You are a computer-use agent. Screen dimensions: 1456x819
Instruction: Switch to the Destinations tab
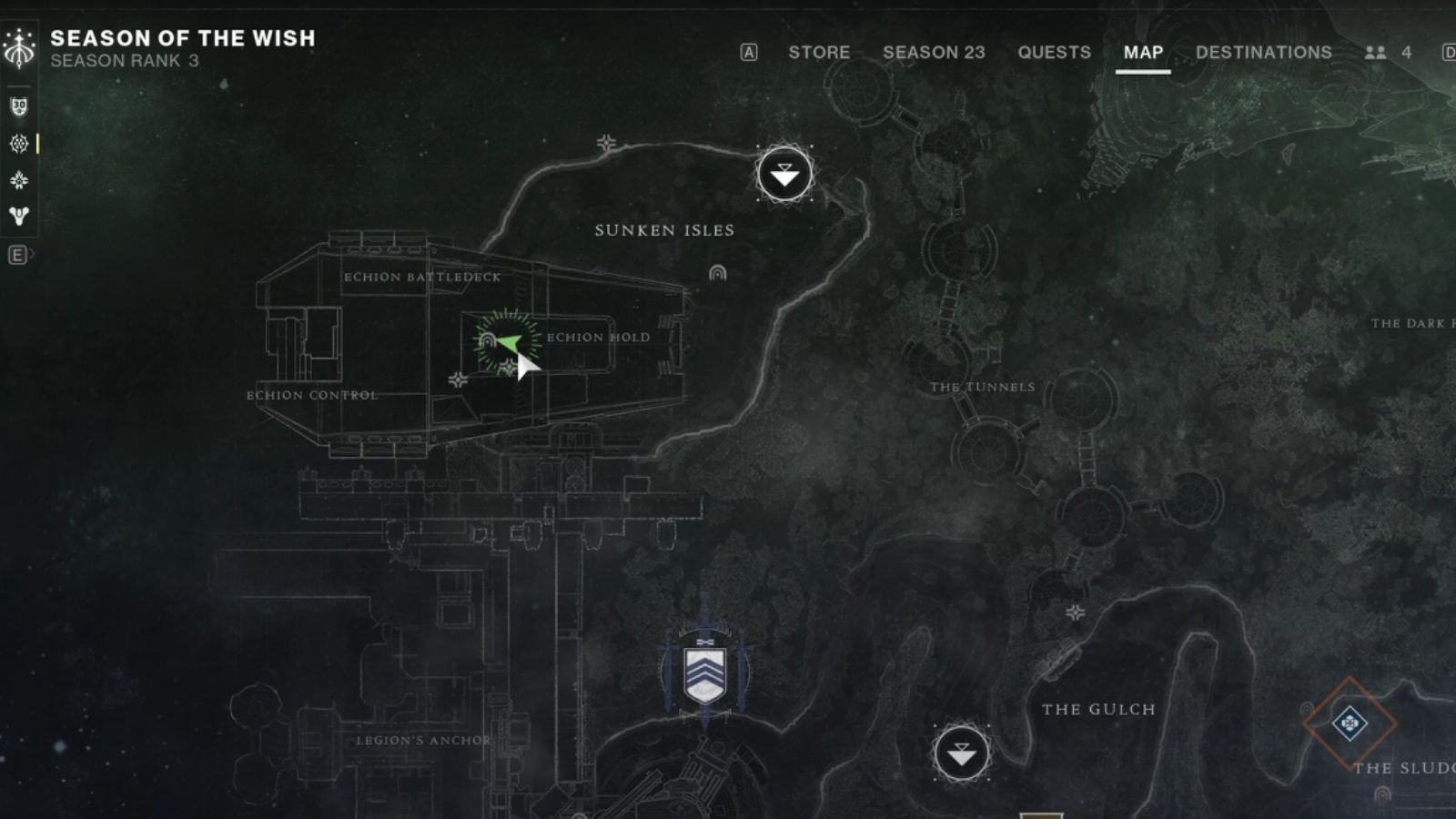click(1263, 53)
